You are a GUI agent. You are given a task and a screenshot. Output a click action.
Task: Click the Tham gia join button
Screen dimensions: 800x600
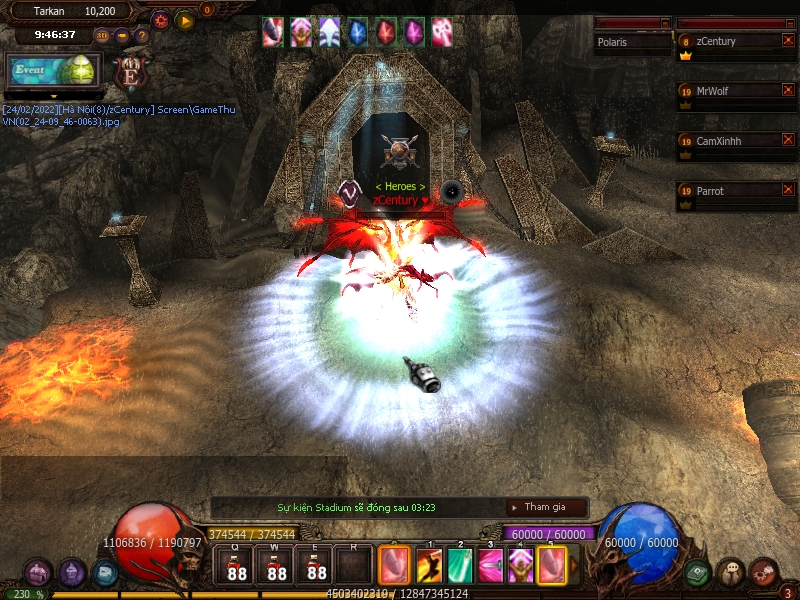(545, 507)
